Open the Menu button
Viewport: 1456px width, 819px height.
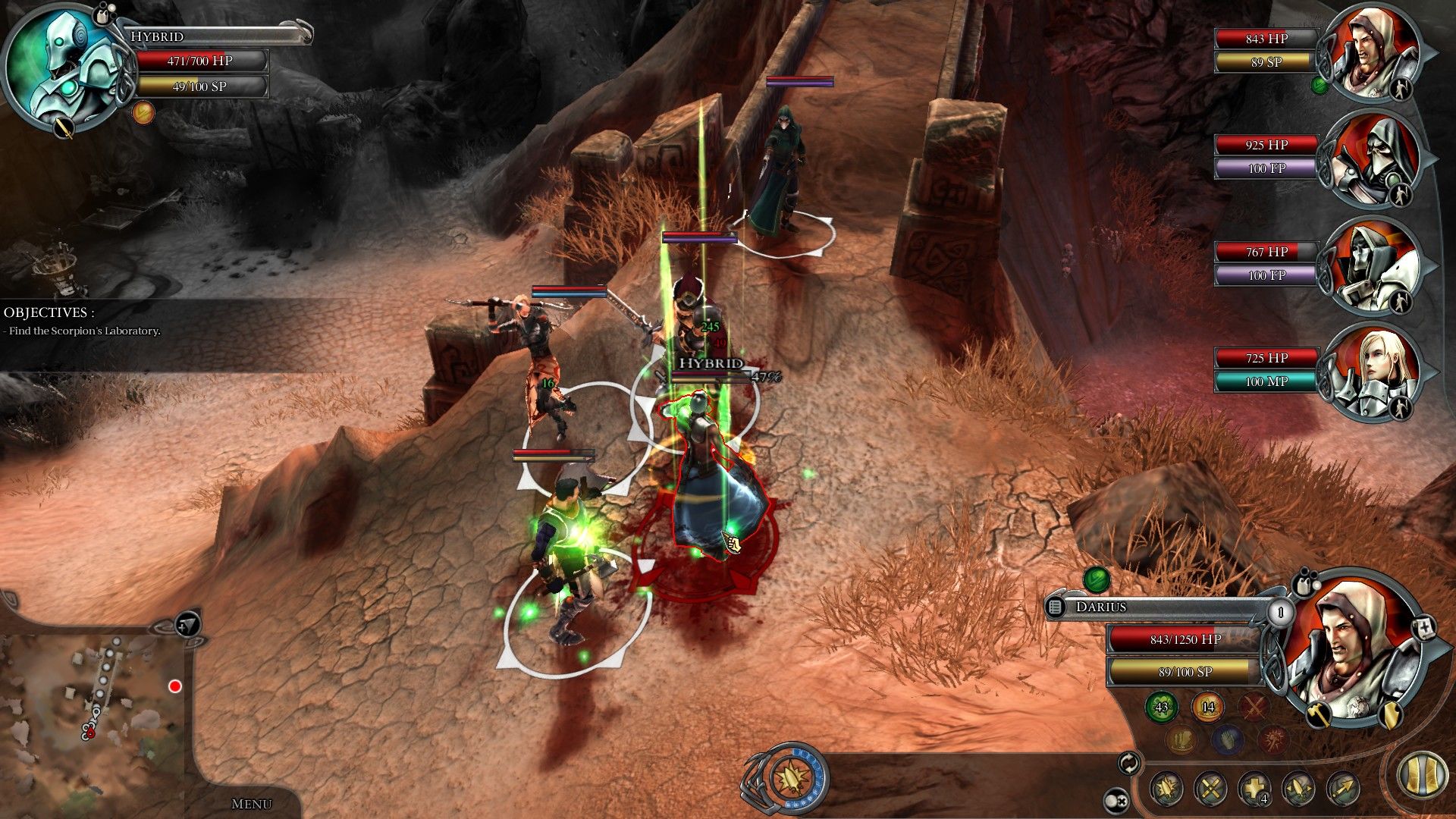[x=251, y=804]
